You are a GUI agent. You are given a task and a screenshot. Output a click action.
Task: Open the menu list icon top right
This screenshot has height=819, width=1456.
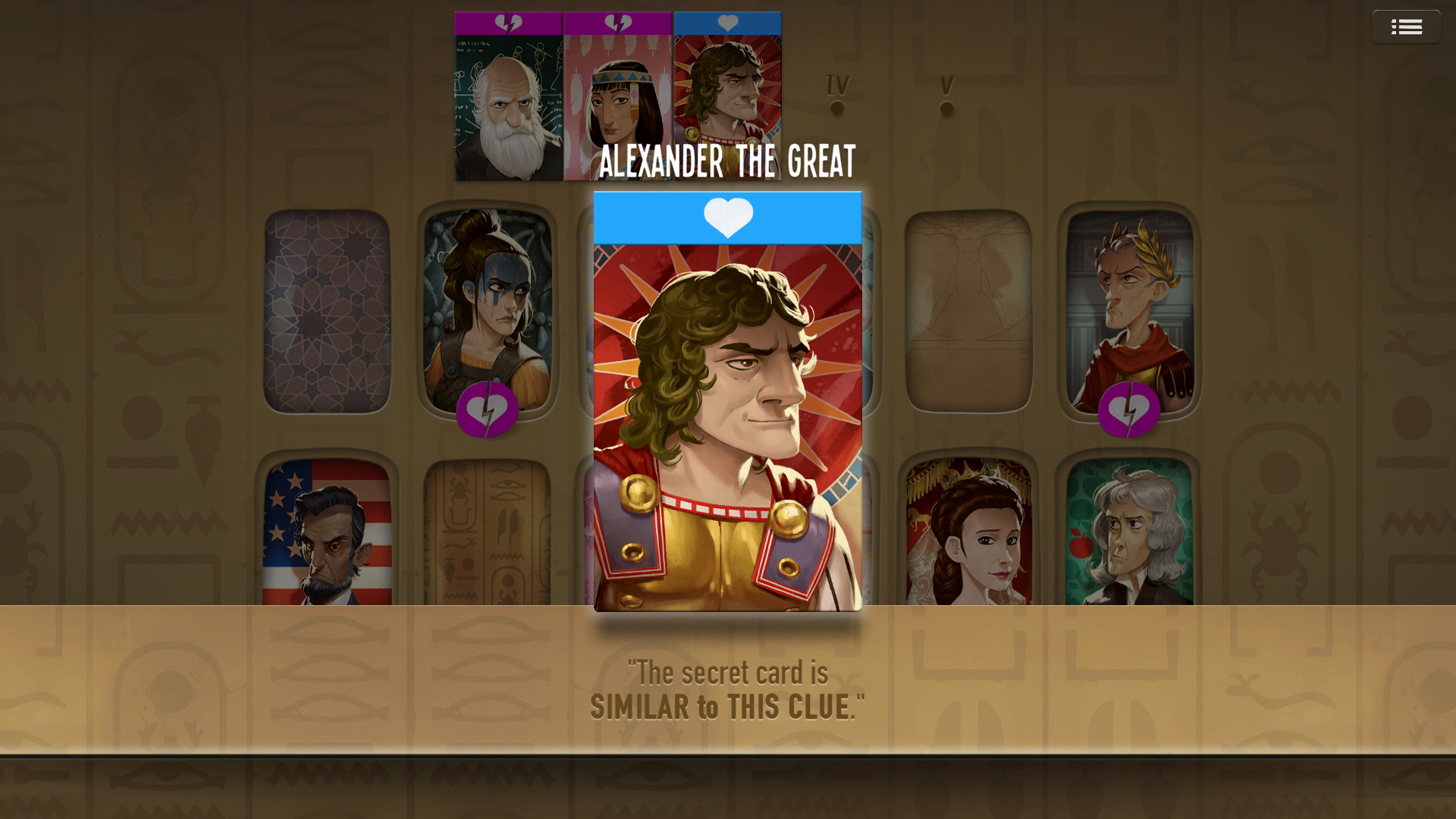1407,26
